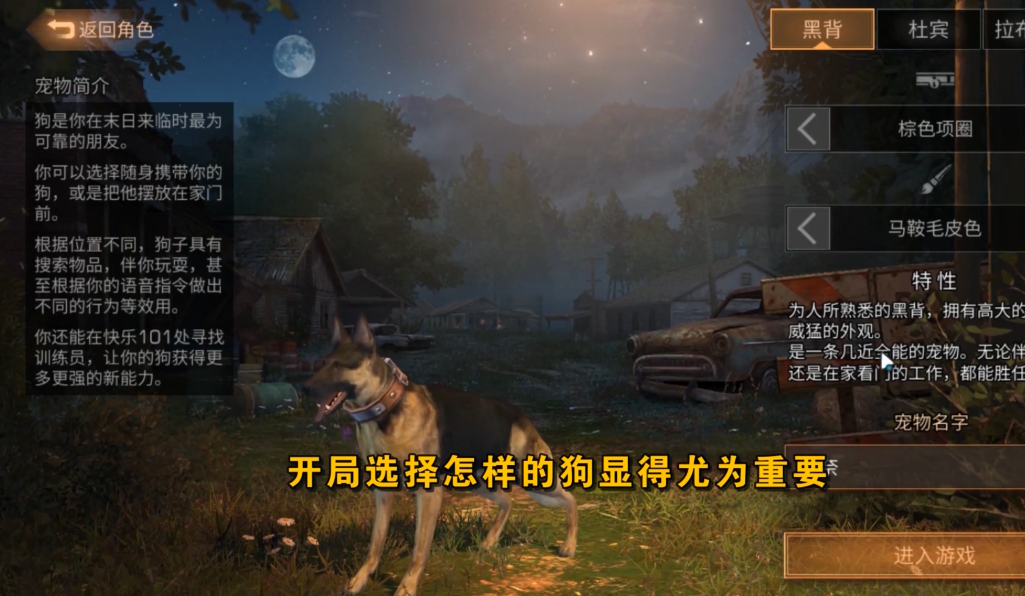The image size is (1025, 596).
Task: Choose previous collar before 棕色项圈
Action: pyautogui.click(x=808, y=129)
